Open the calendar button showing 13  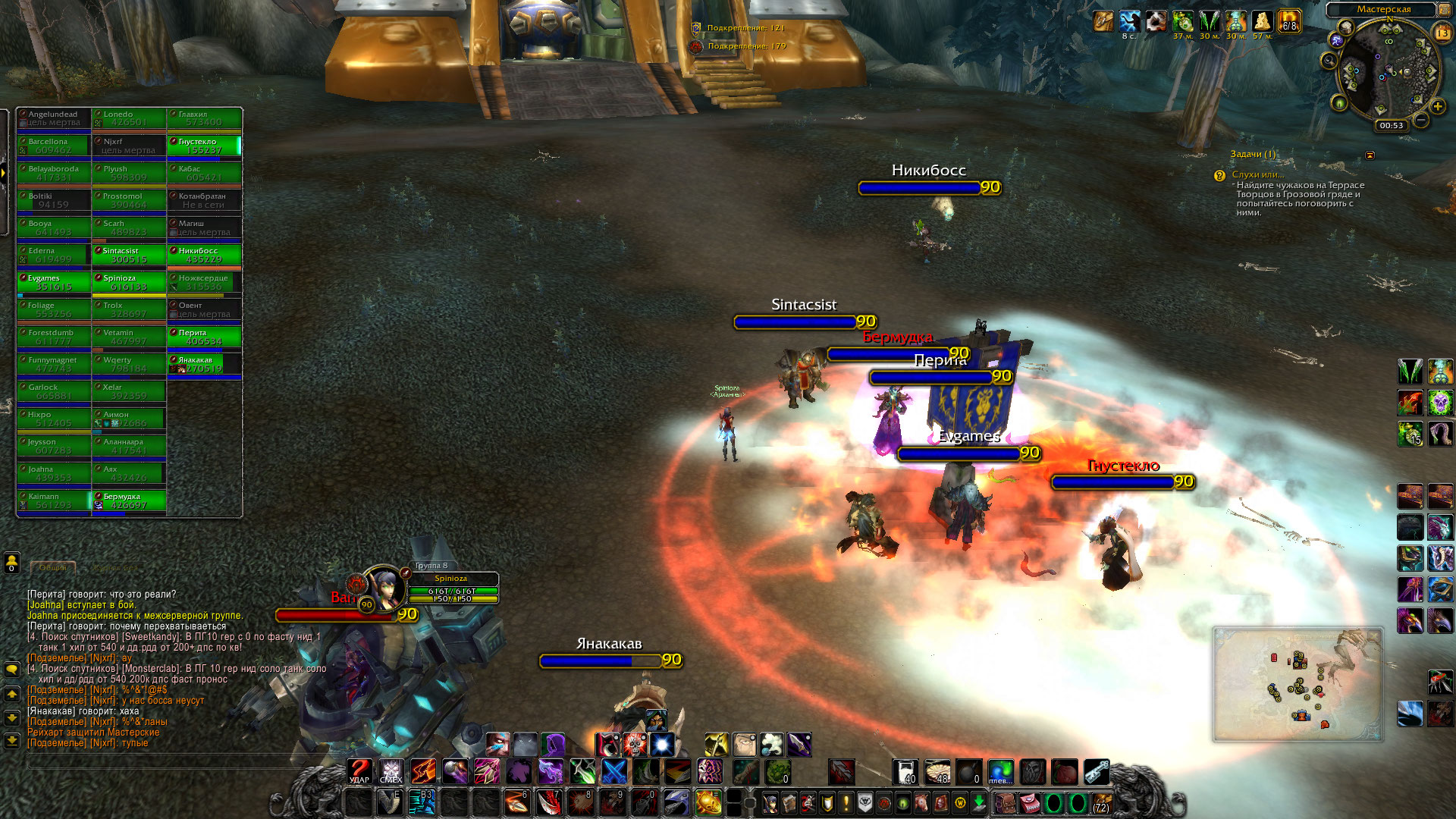pos(1442,33)
